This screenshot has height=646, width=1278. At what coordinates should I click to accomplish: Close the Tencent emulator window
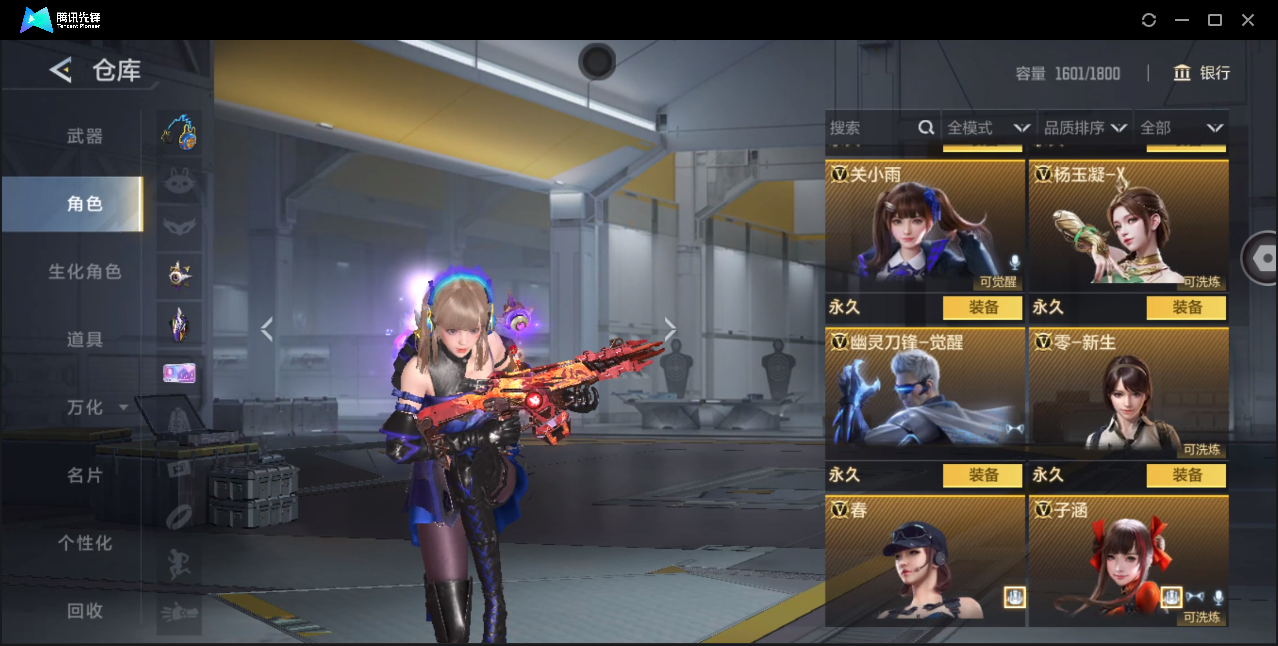(x=1248, y=20)
